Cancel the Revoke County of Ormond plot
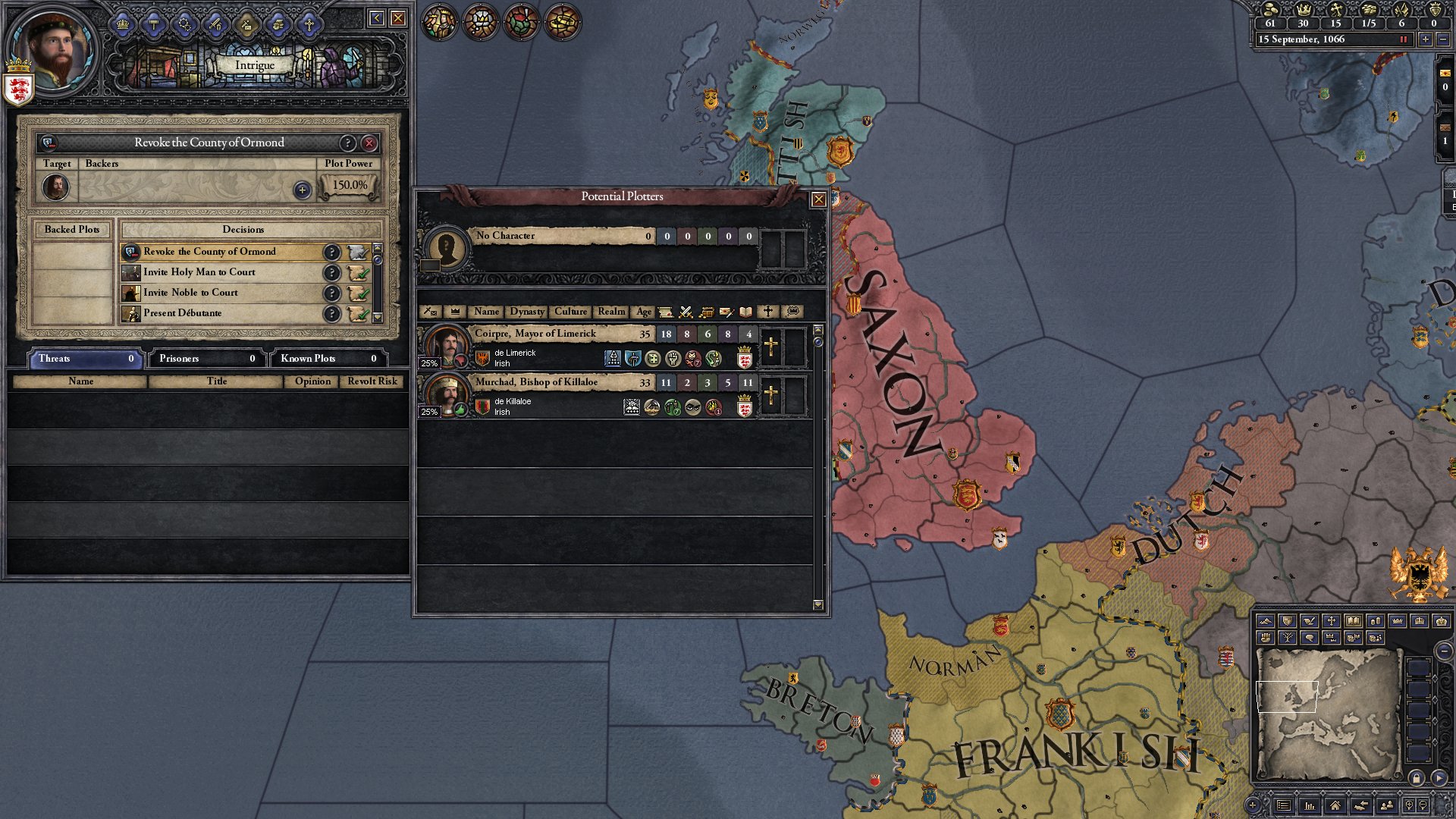Viewport: 1456px width, 819px height. click(x=369, y=143)
